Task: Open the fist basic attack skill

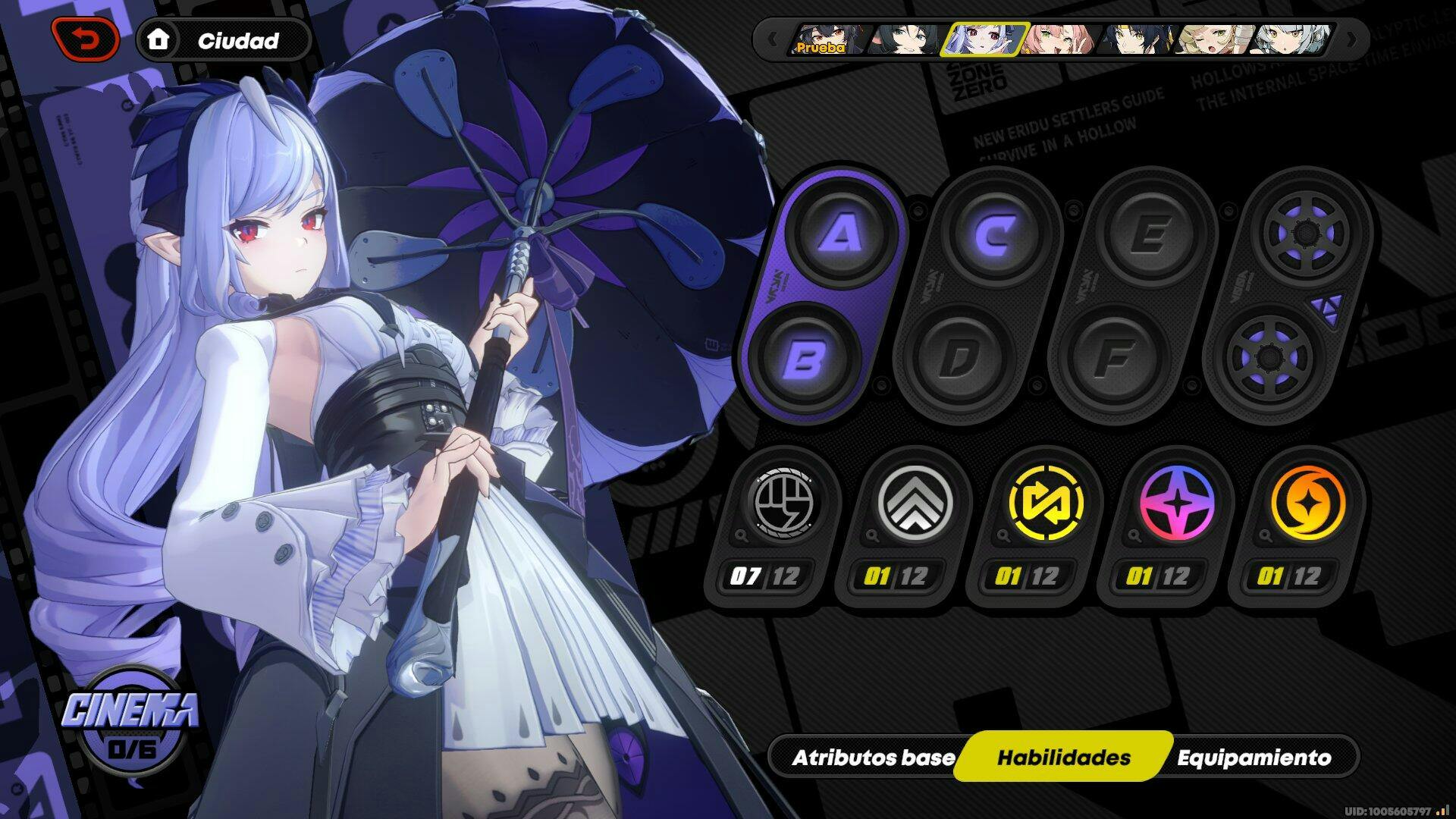Action: (783, 504)
